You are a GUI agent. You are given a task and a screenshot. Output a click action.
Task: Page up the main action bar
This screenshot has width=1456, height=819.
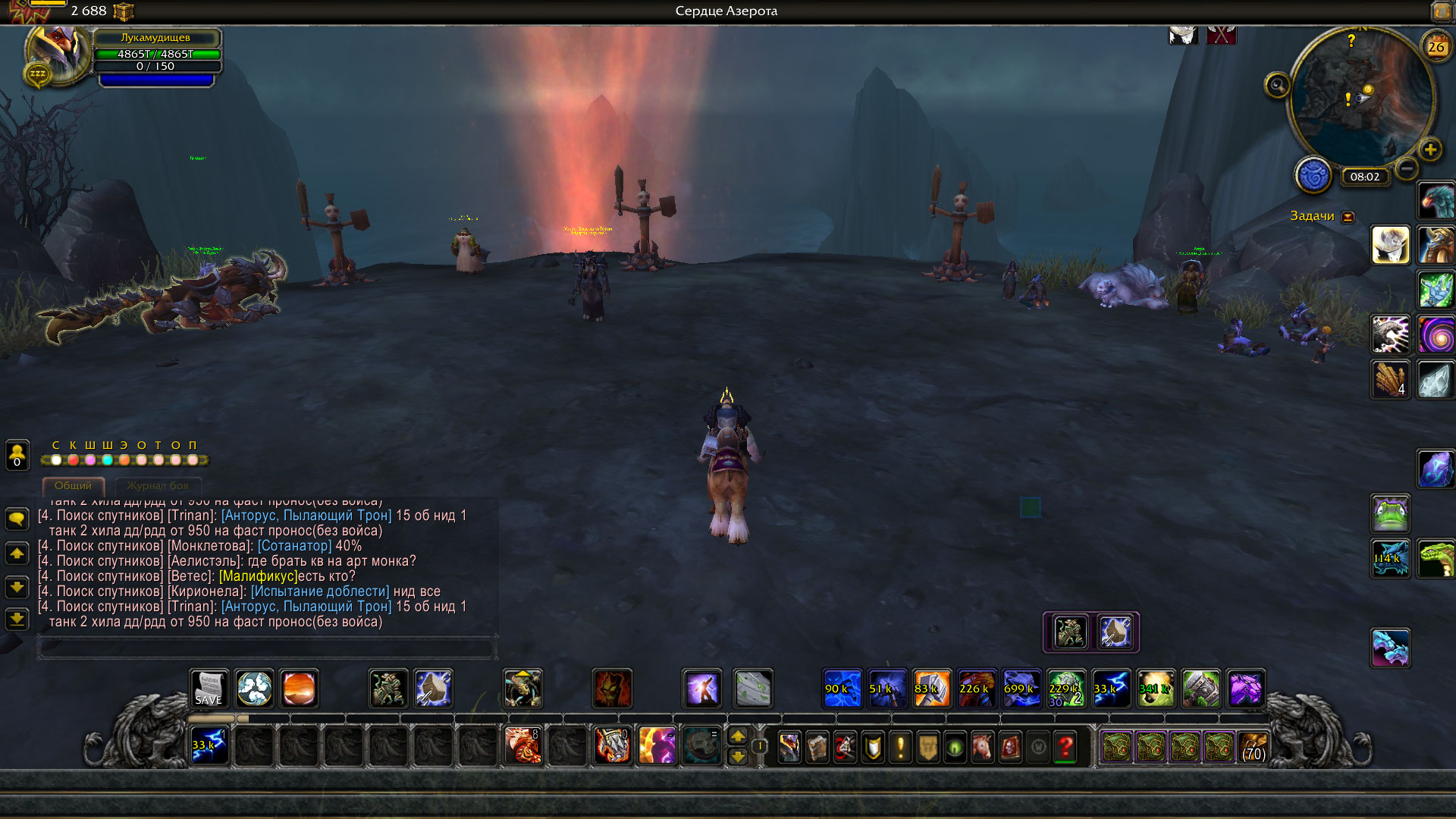(738, 736)
